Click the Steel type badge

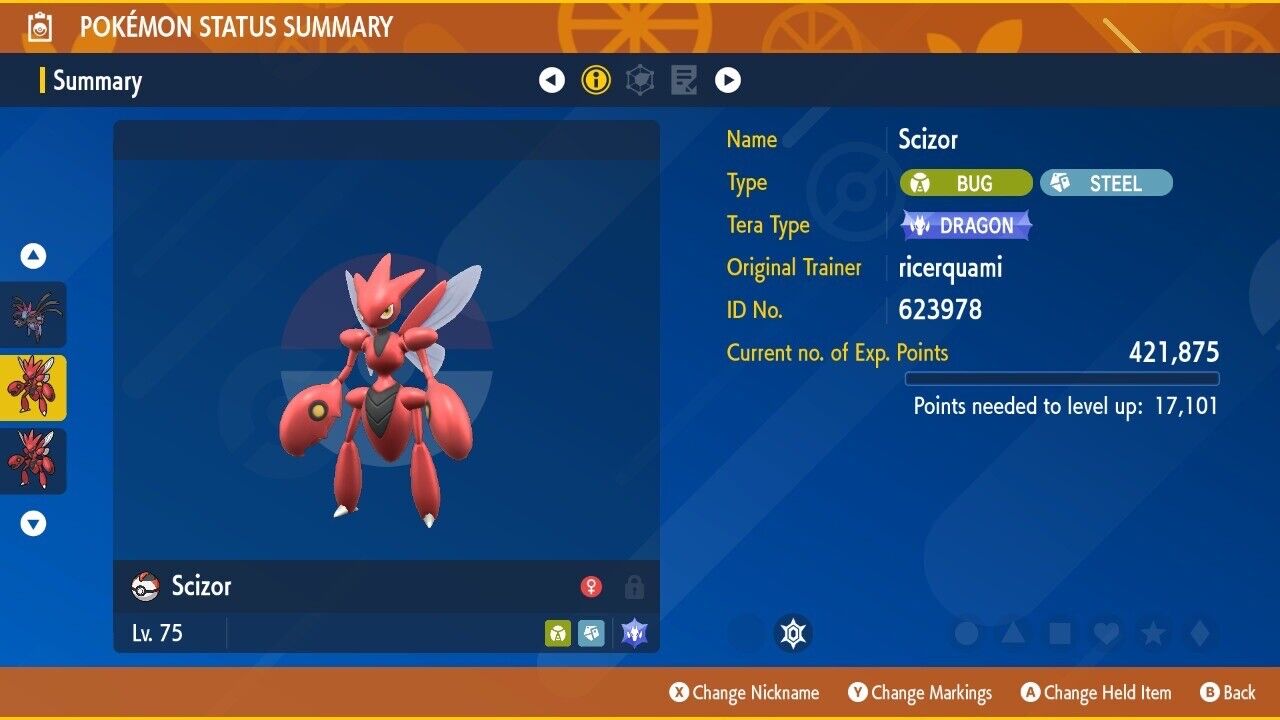pyautogui.click(x=1106, y=183)
